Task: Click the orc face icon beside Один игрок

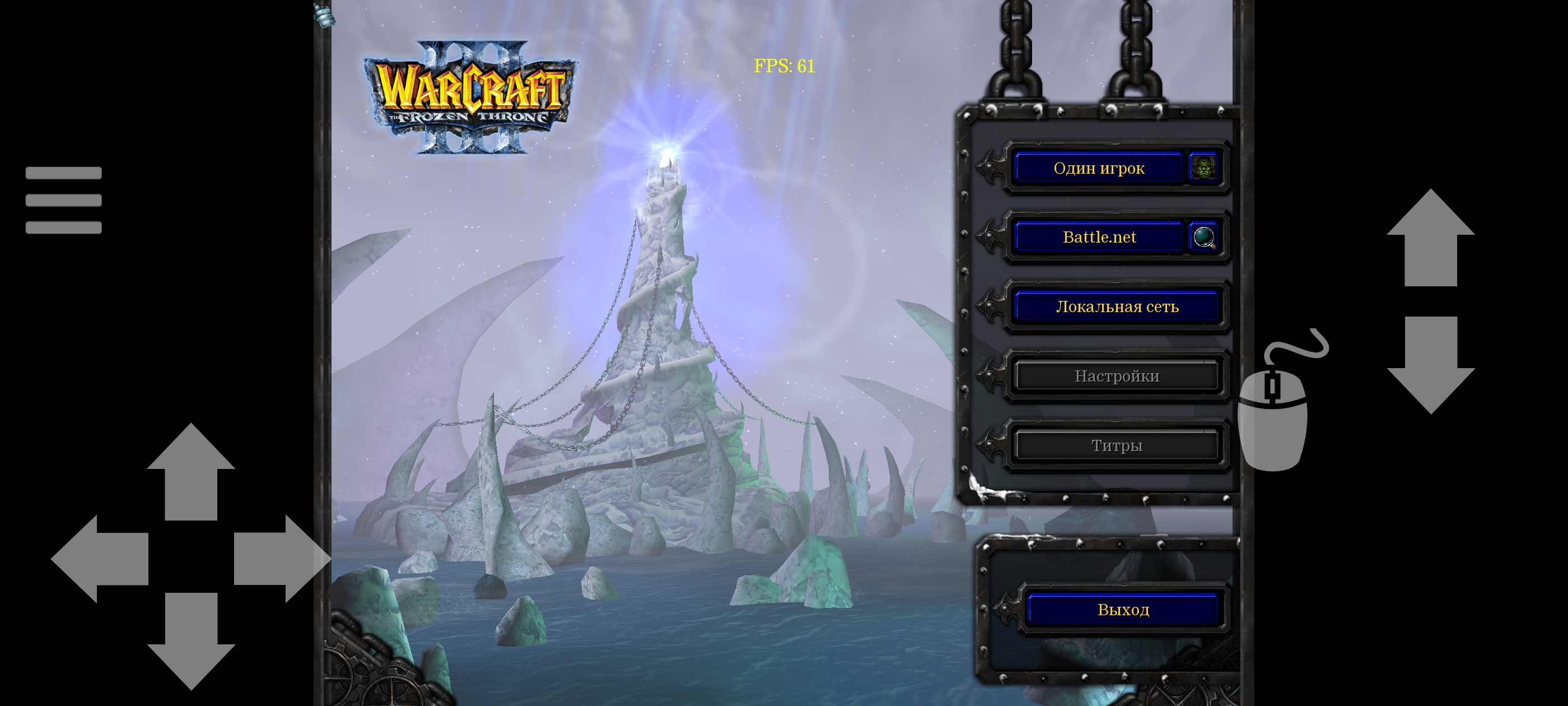Action: (1203, 168)
